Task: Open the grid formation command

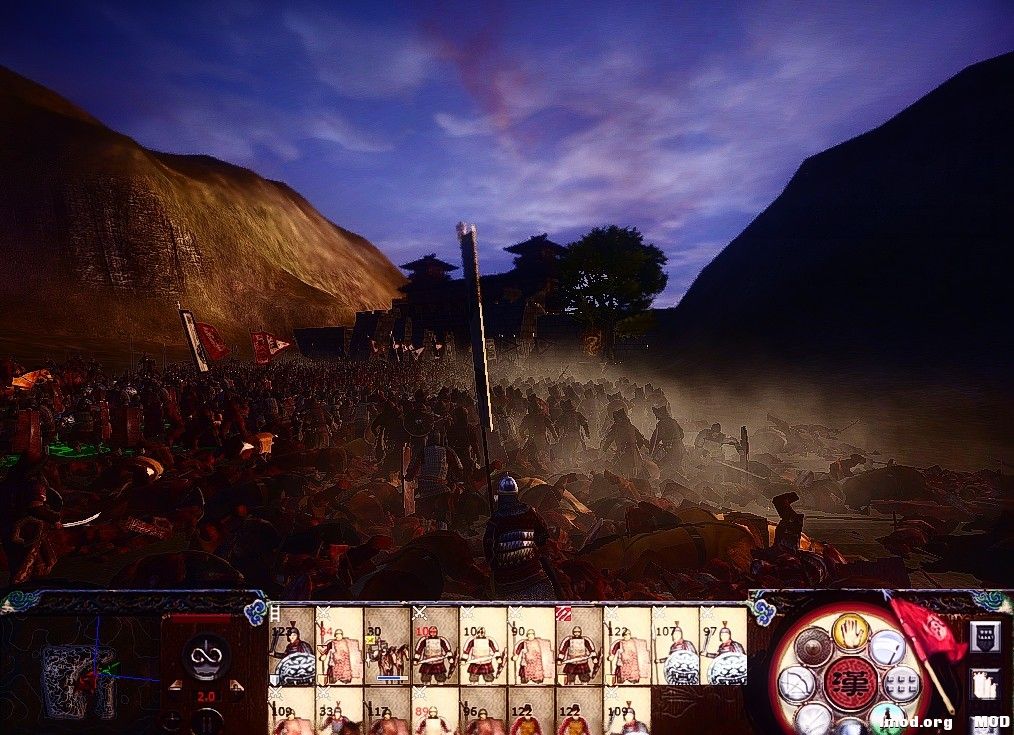Action: pos(901,686)
